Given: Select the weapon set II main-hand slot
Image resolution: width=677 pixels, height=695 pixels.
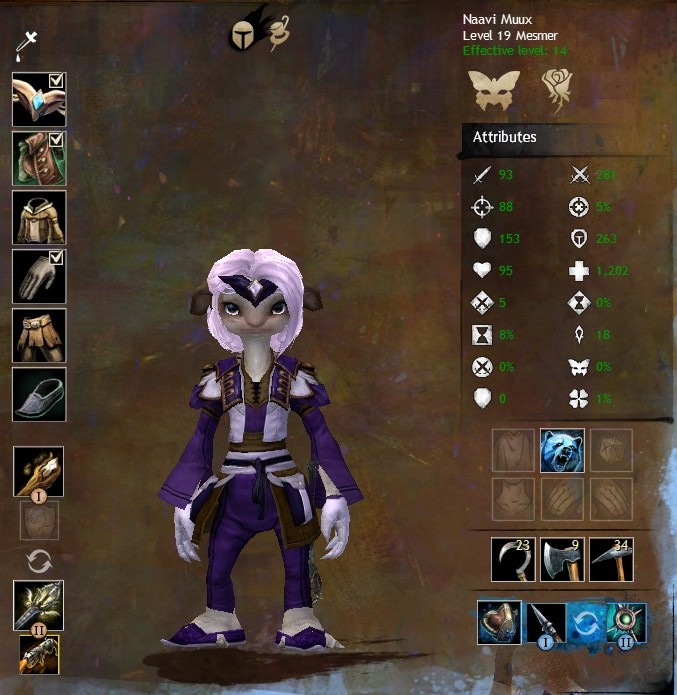Looking at the screenshot, I should [39, 603].
